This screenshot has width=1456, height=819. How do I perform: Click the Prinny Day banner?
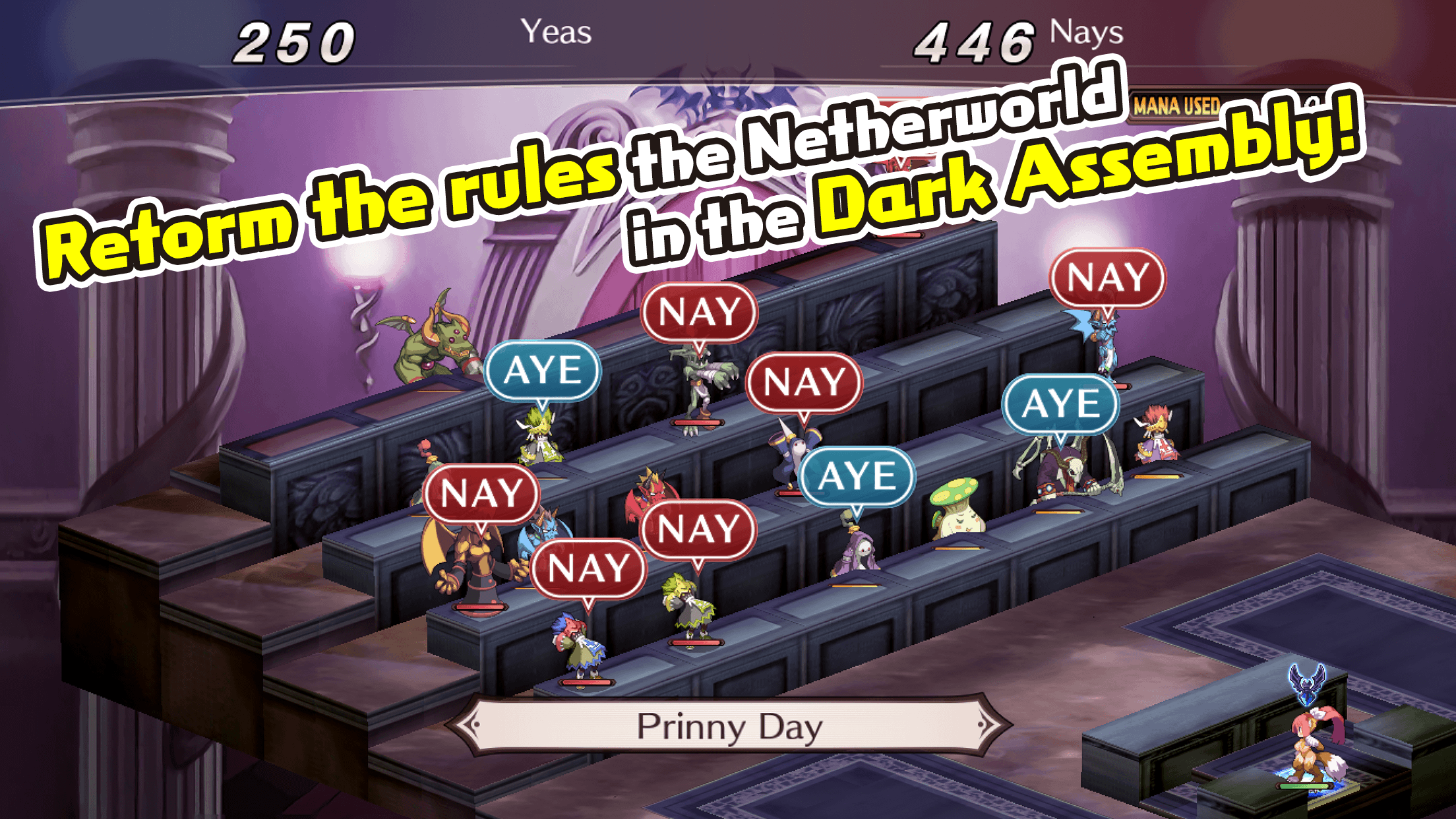(x=729, y=725)
